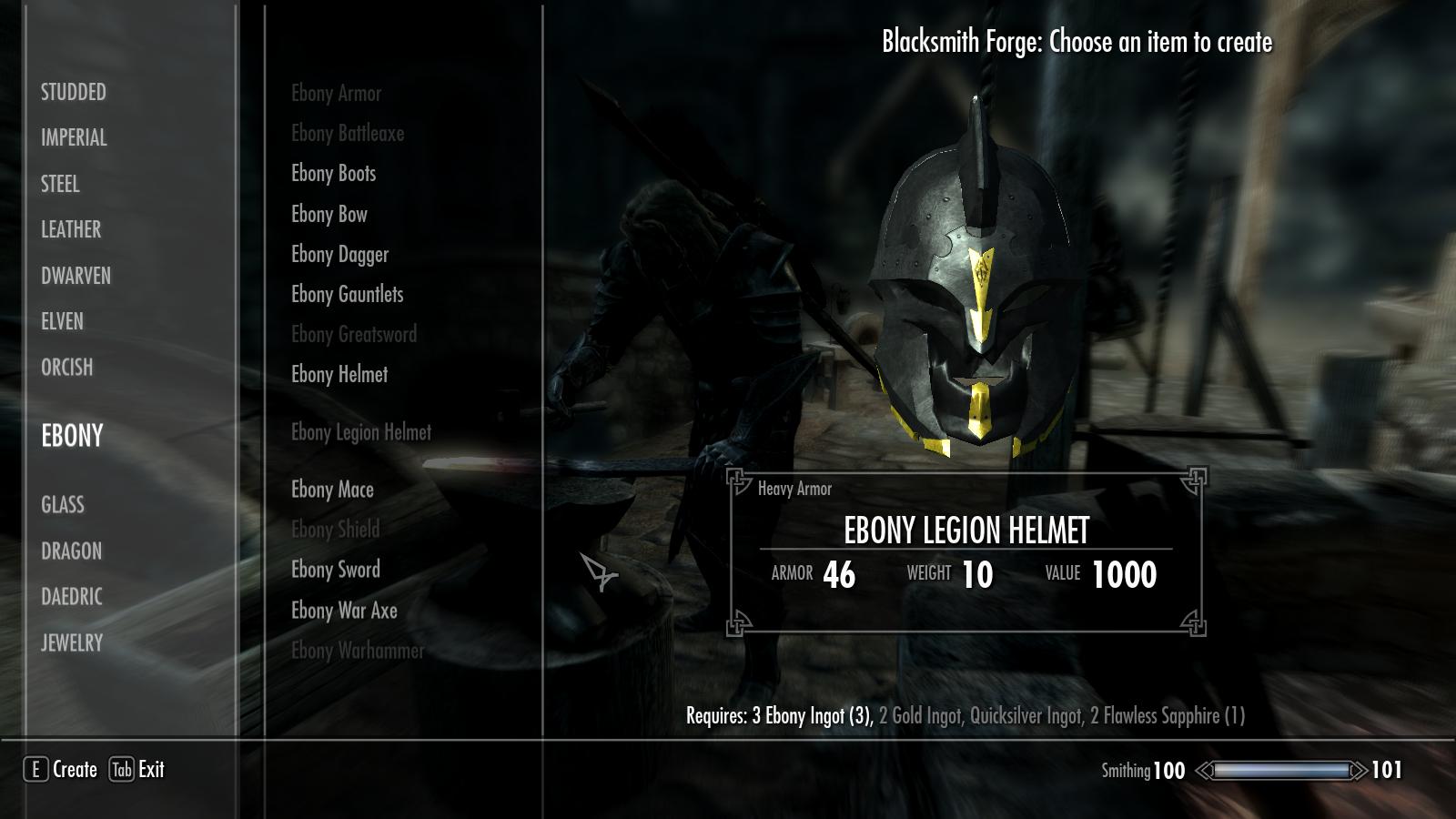Select the Ebony Dagger entry
This screenshot has width=1456, height=819.
(x=339, y=254)
